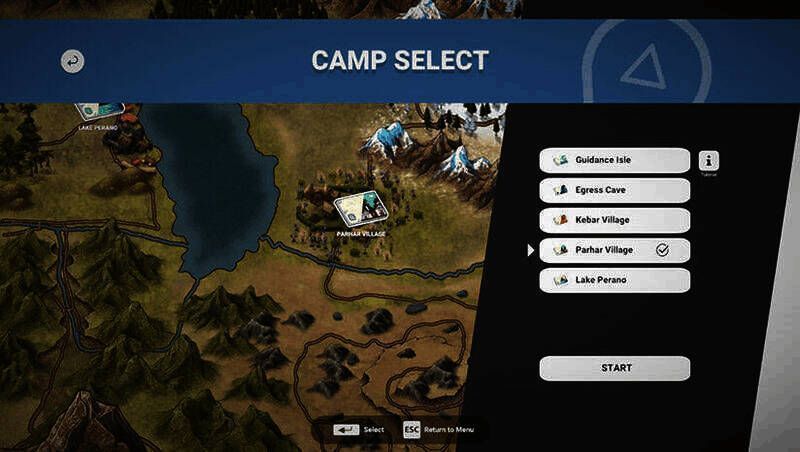Pick Kebar Village from the camp list

(614, 220)
